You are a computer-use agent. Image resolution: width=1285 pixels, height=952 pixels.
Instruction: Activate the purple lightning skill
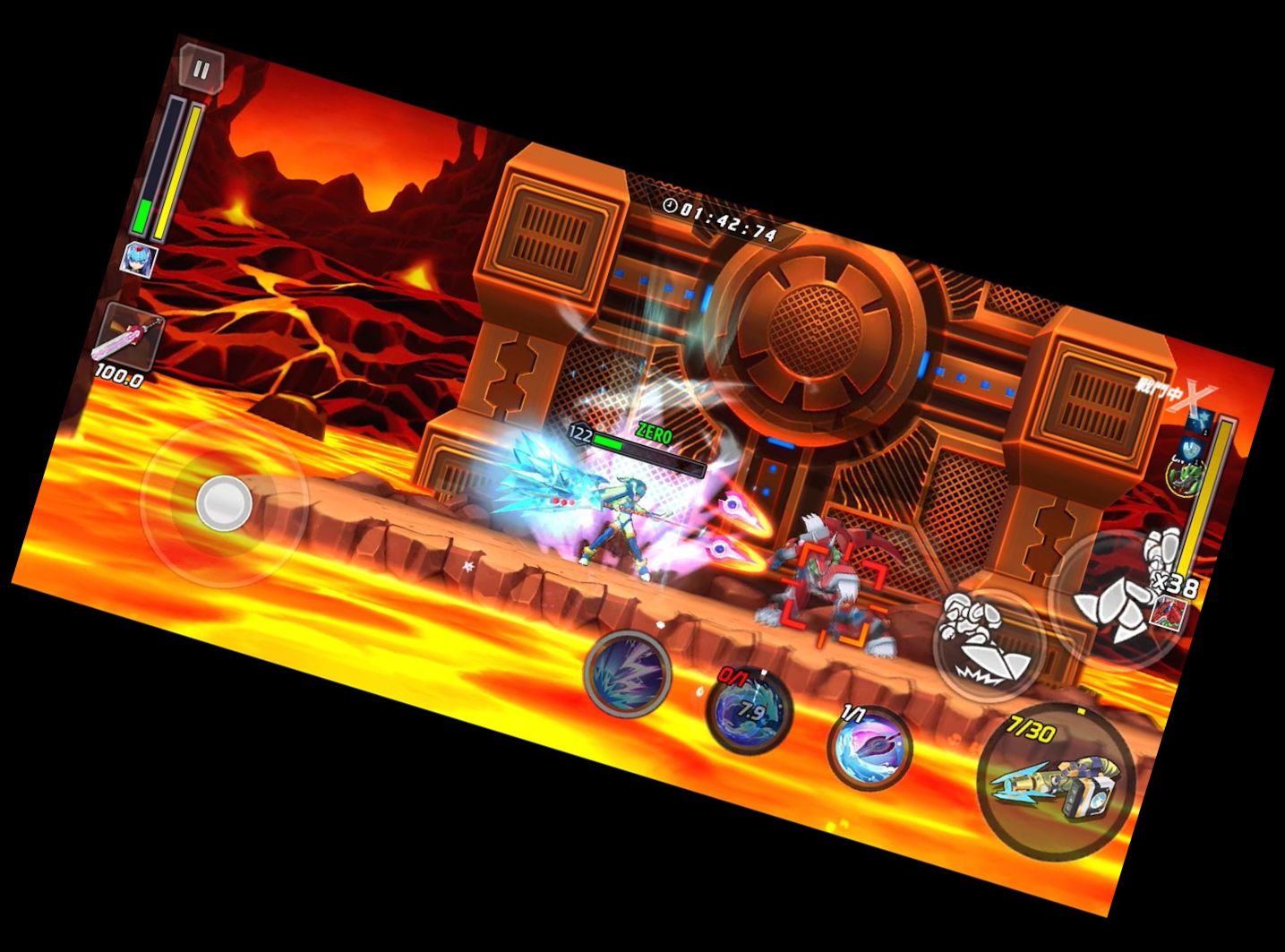tap(627, 673)
